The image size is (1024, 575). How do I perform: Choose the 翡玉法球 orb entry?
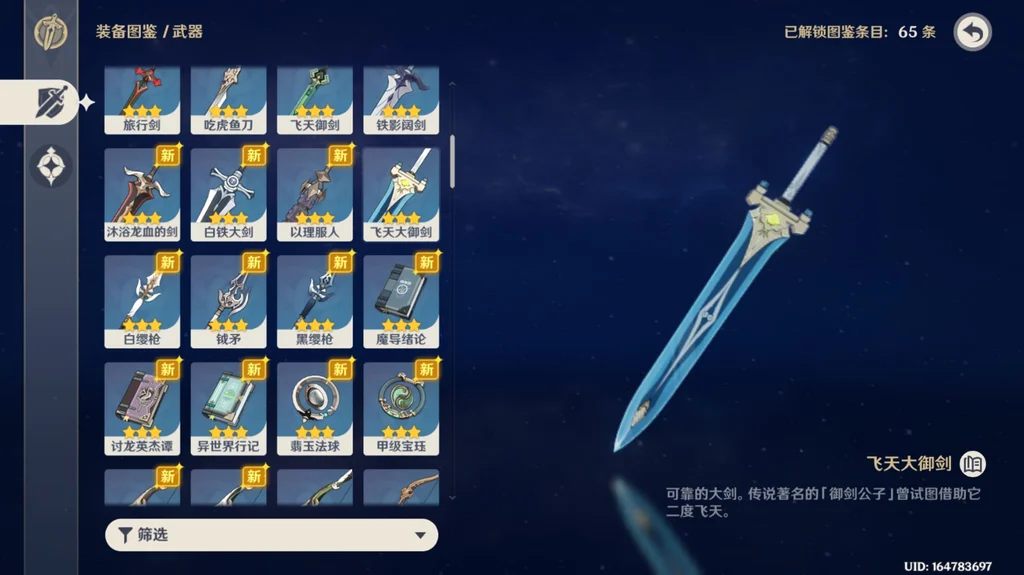click(x=314, y=408)
